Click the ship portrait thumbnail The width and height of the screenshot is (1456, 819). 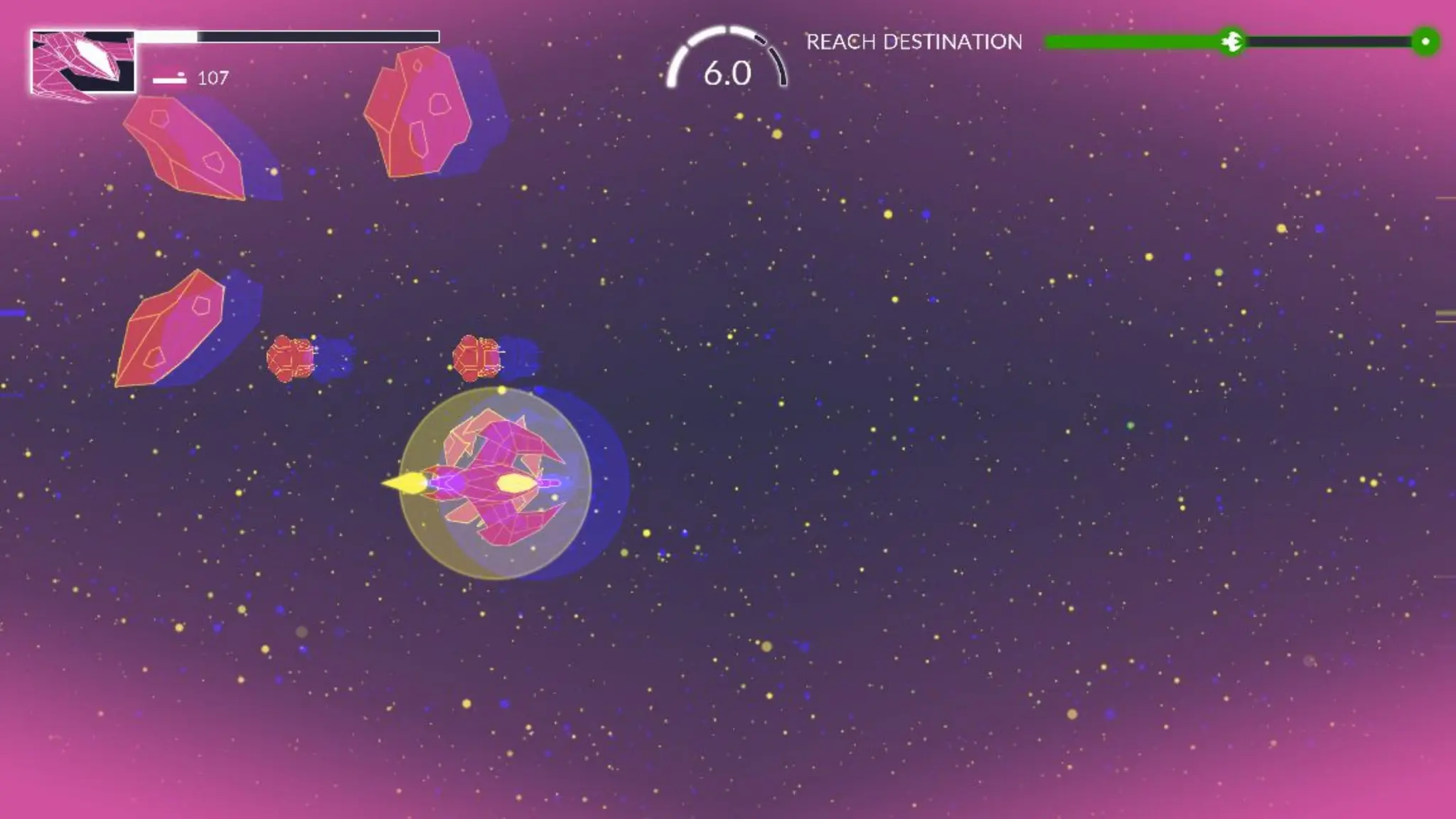tap(82, 62)
